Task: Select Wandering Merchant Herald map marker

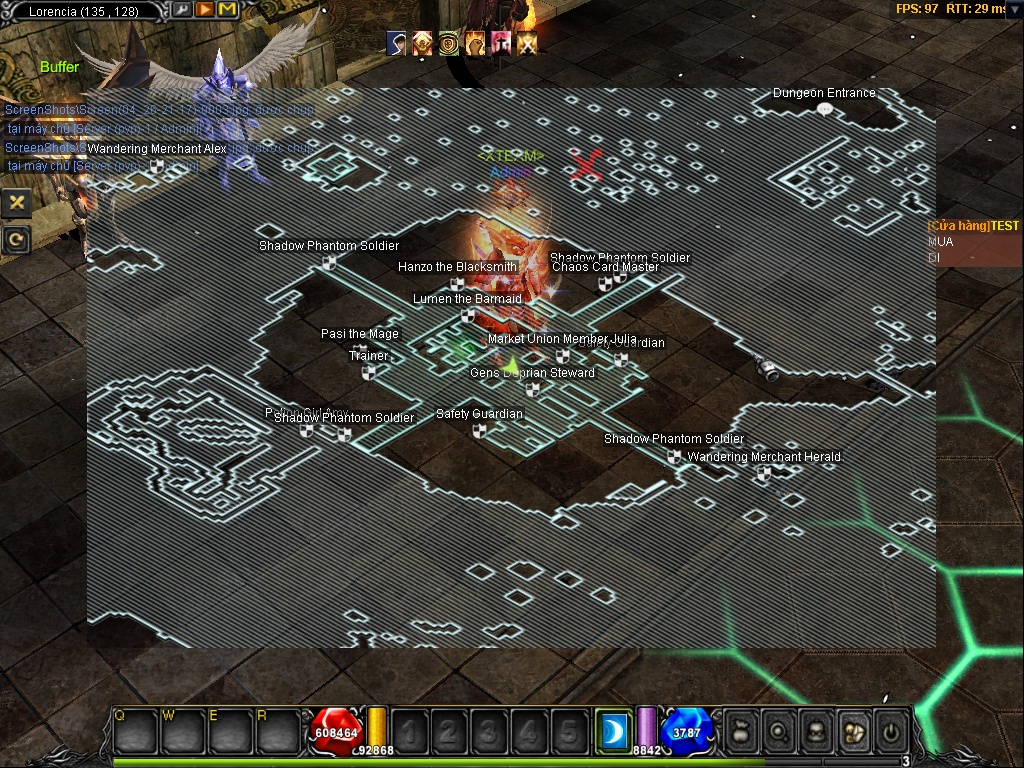Action: (x=764, y=473)
